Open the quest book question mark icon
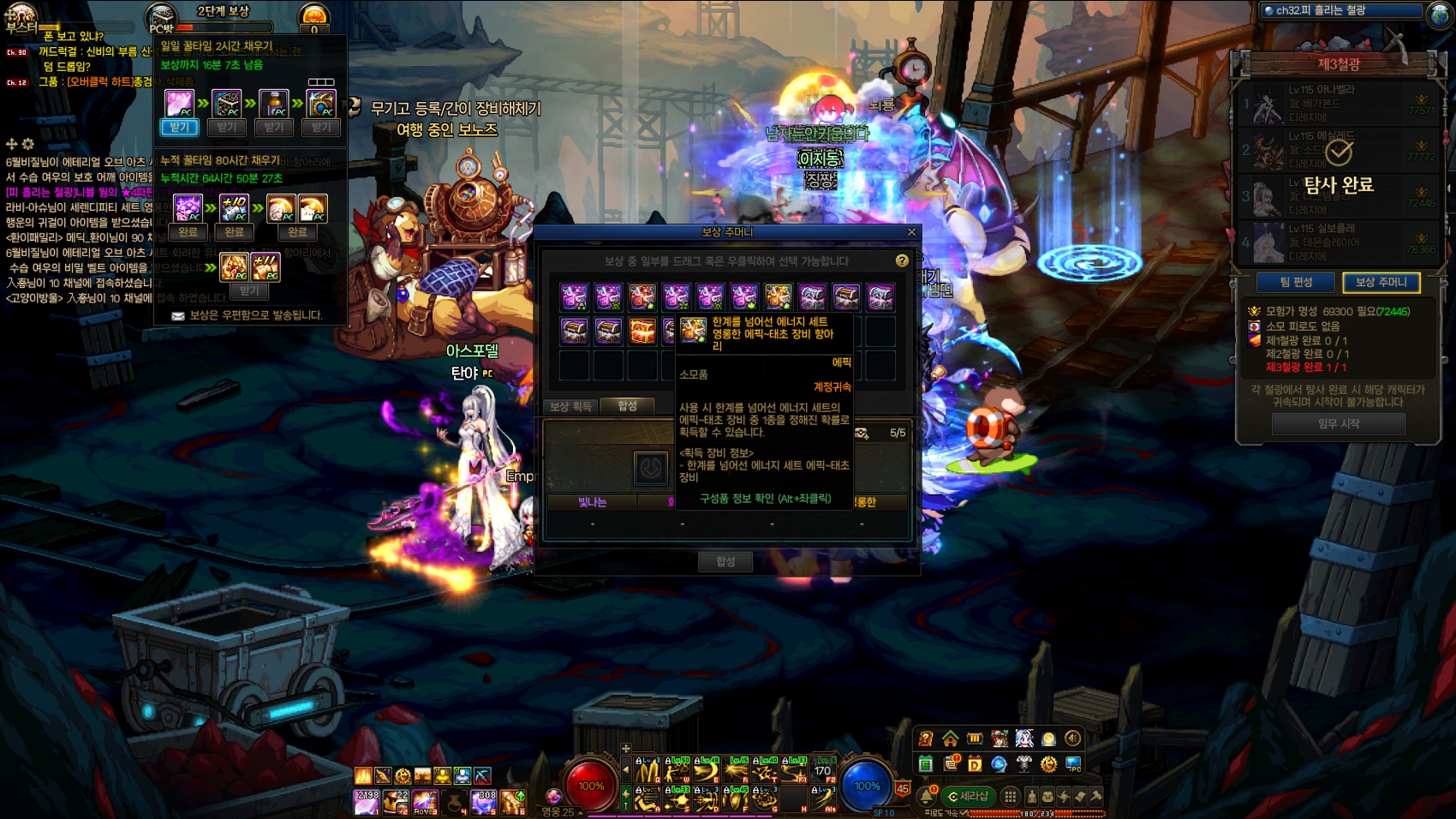The height and width of the screenshot is (819, 1456). click(925, 738)
